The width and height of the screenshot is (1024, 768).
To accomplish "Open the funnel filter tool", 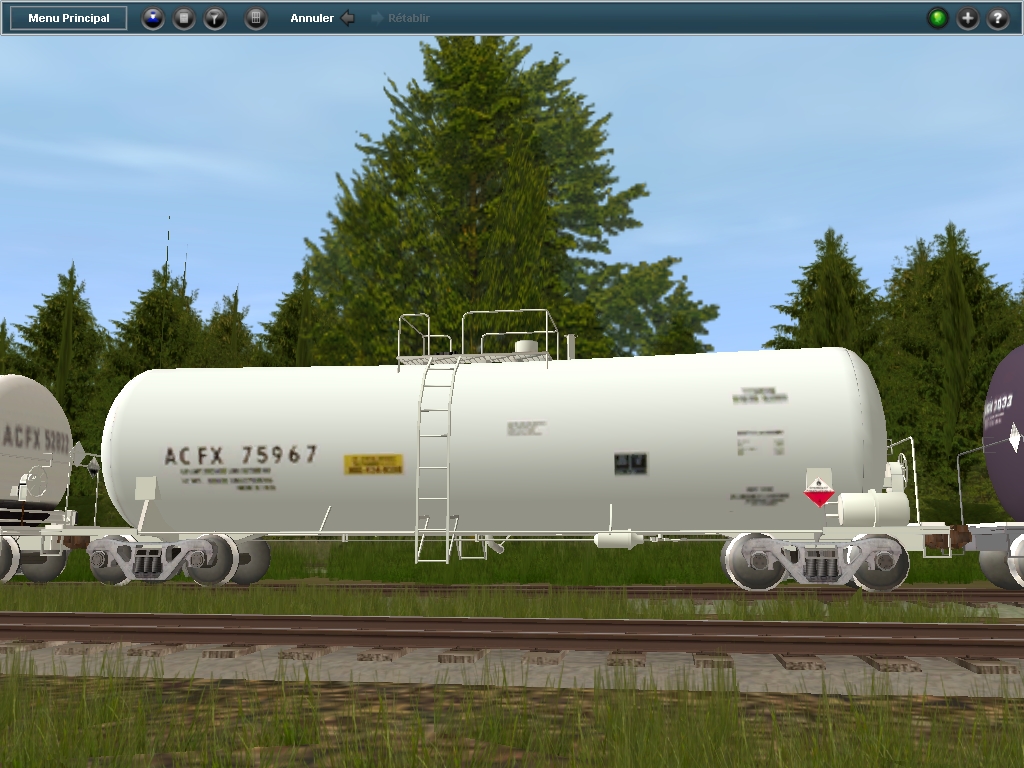I will click(x=215, y=18).
